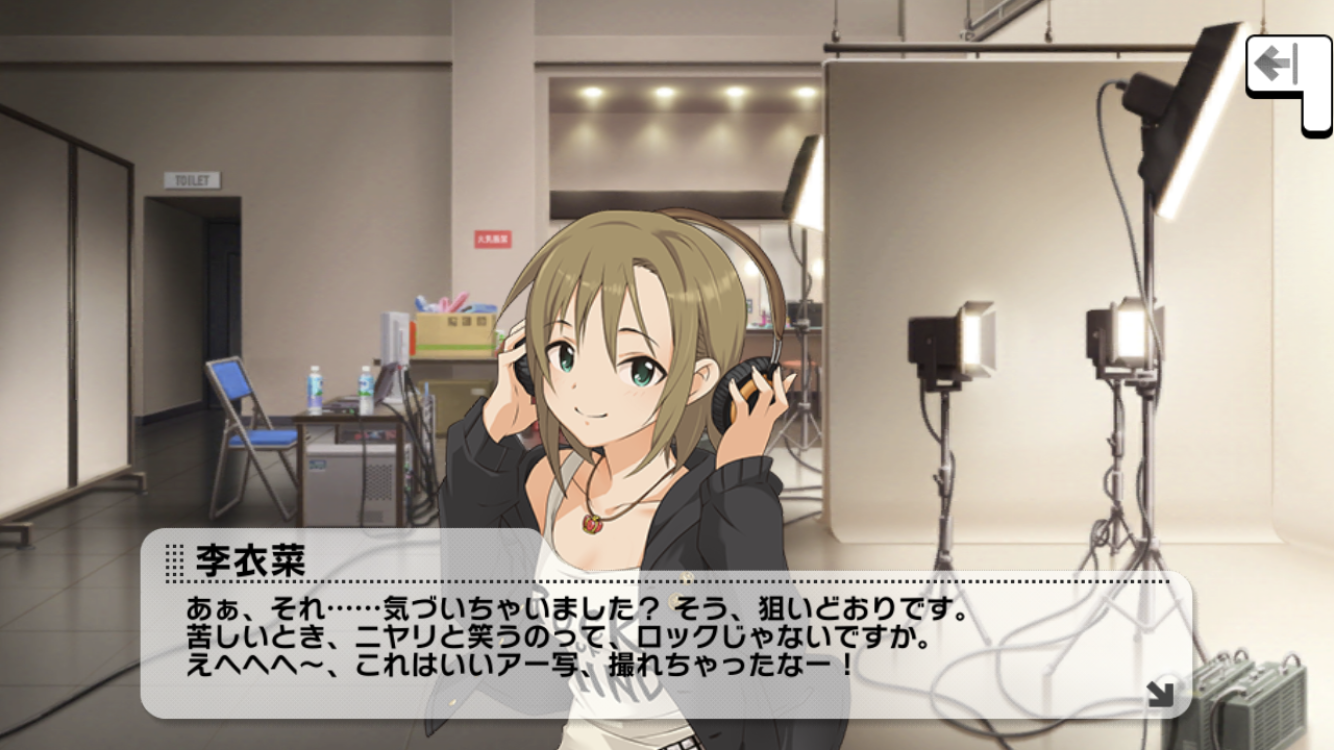
Task: Advance dialogue with the corner arrow
Action: [x=1160, y=693]
